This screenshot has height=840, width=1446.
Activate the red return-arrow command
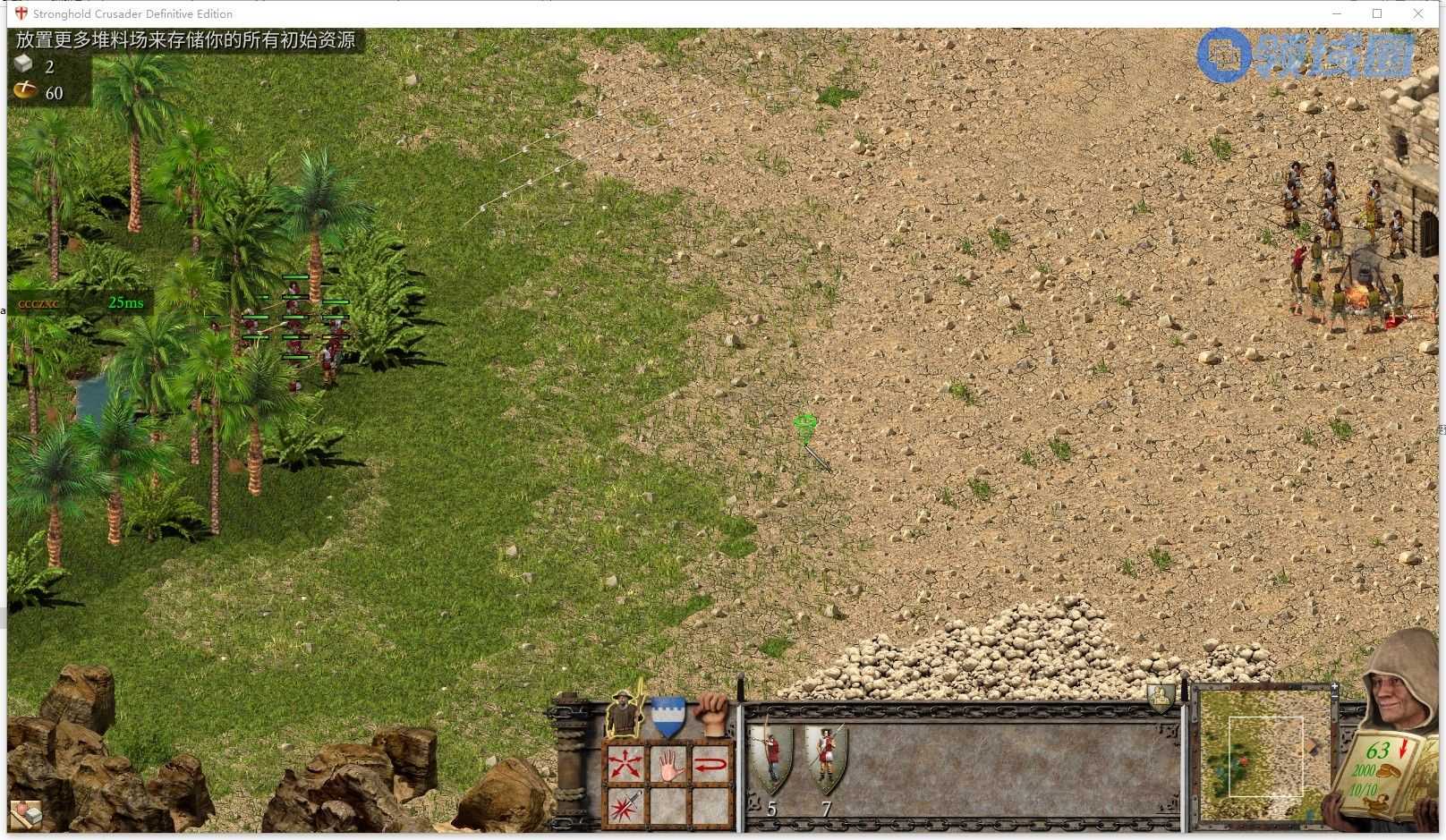tap(711, 764)
